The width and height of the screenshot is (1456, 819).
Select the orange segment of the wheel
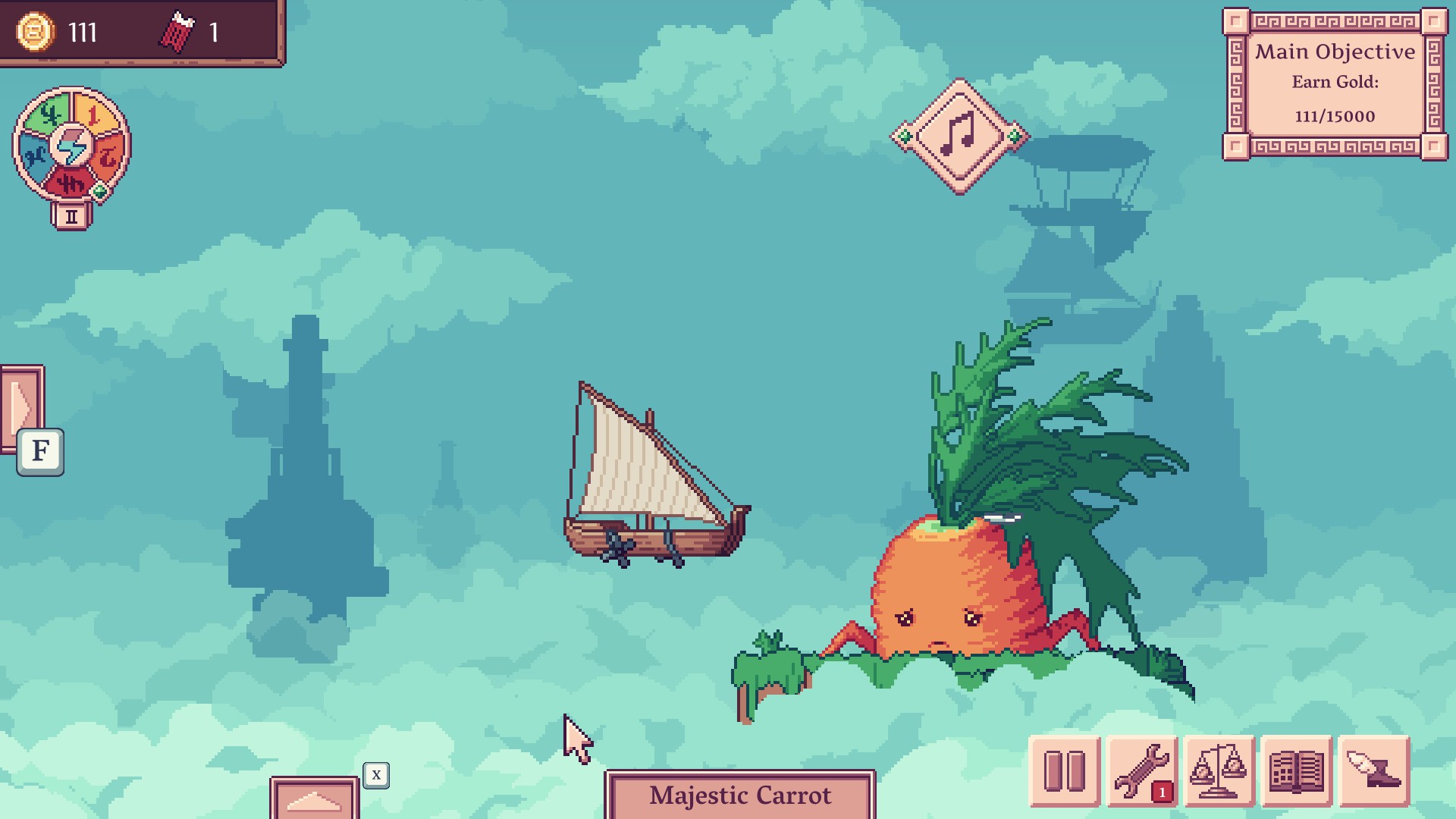(110, 156)
